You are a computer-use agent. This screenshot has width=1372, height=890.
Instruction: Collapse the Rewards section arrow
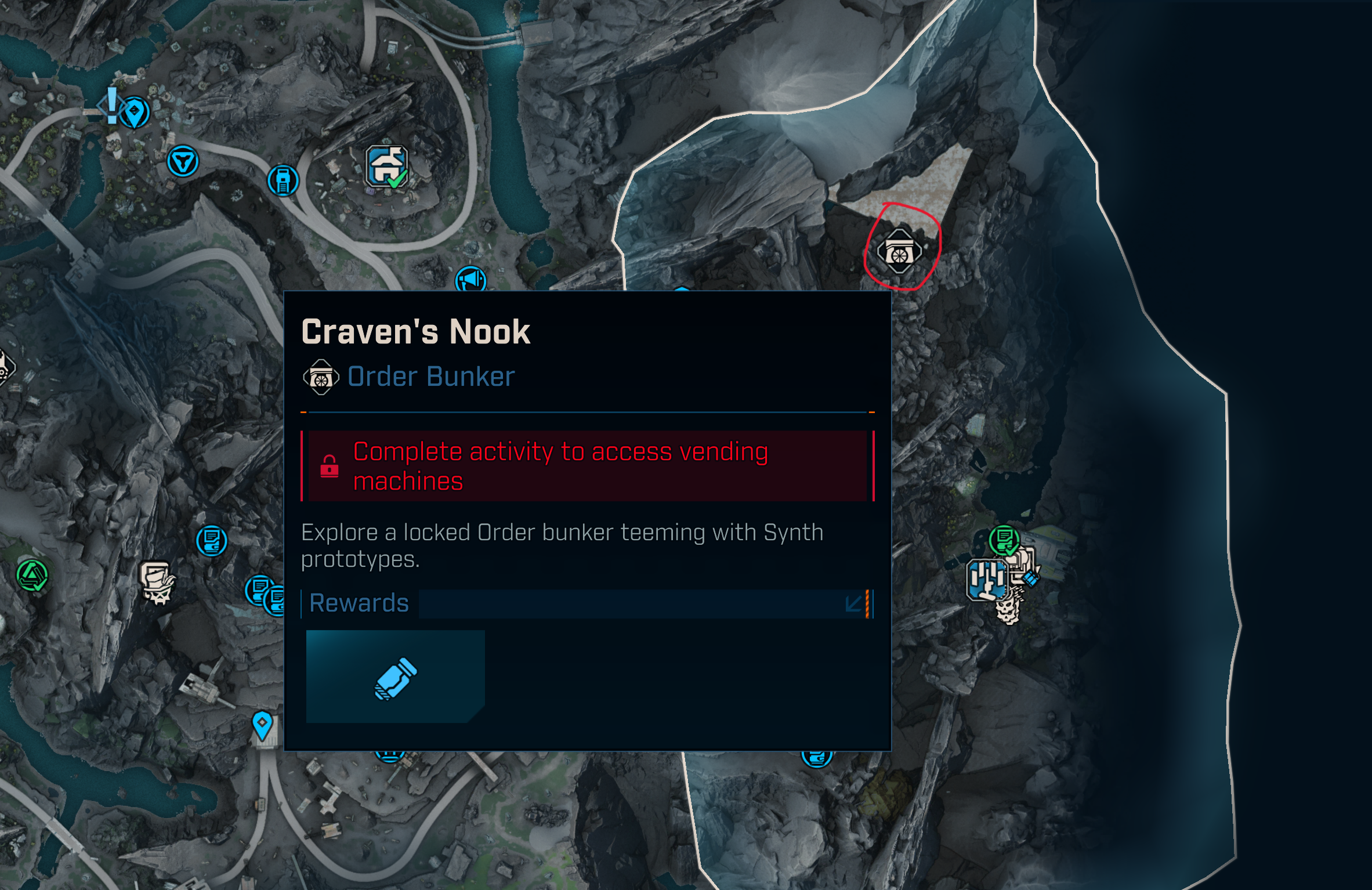[853, 603]
